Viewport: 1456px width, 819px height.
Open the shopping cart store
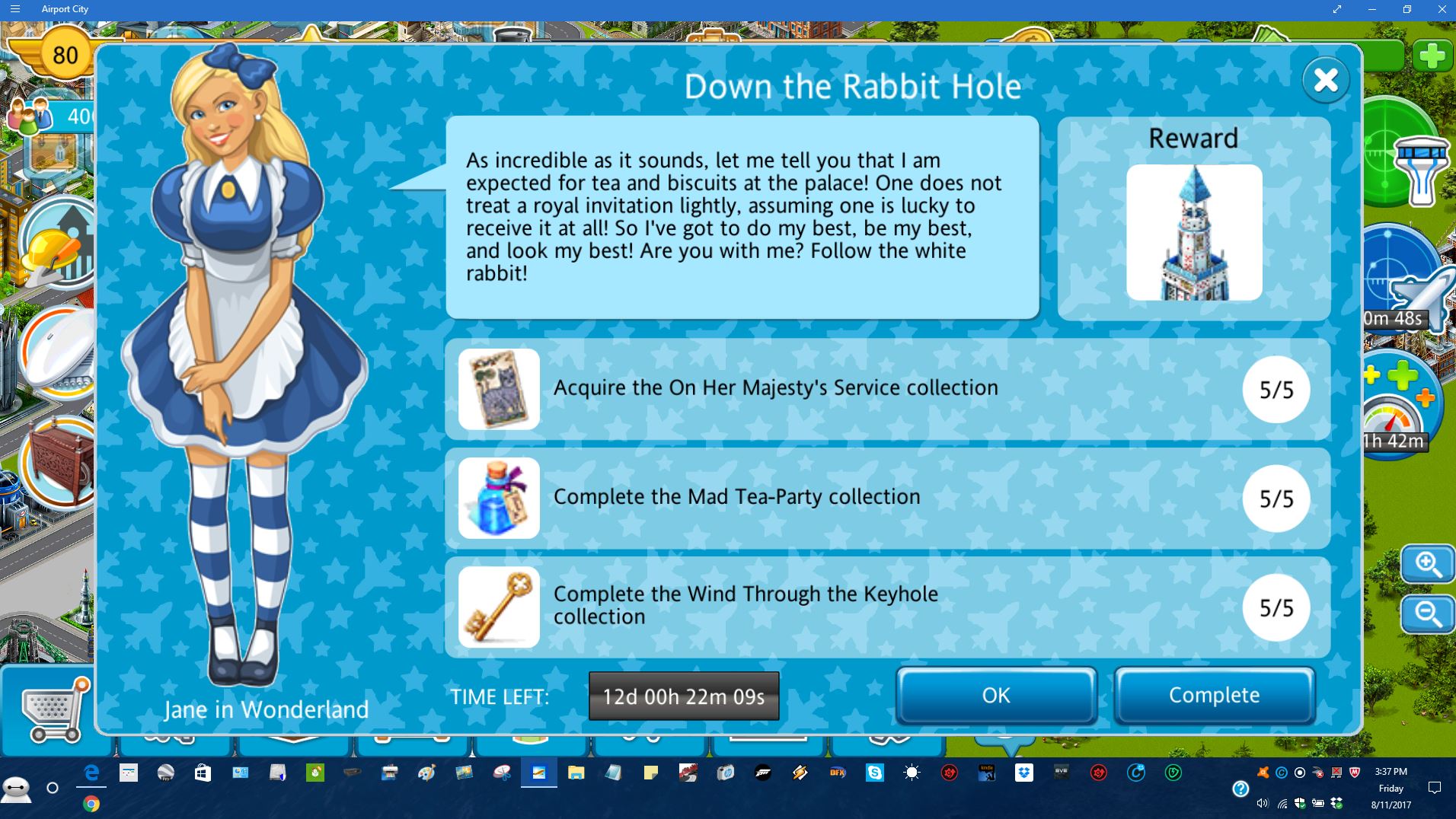coord(53,709)
